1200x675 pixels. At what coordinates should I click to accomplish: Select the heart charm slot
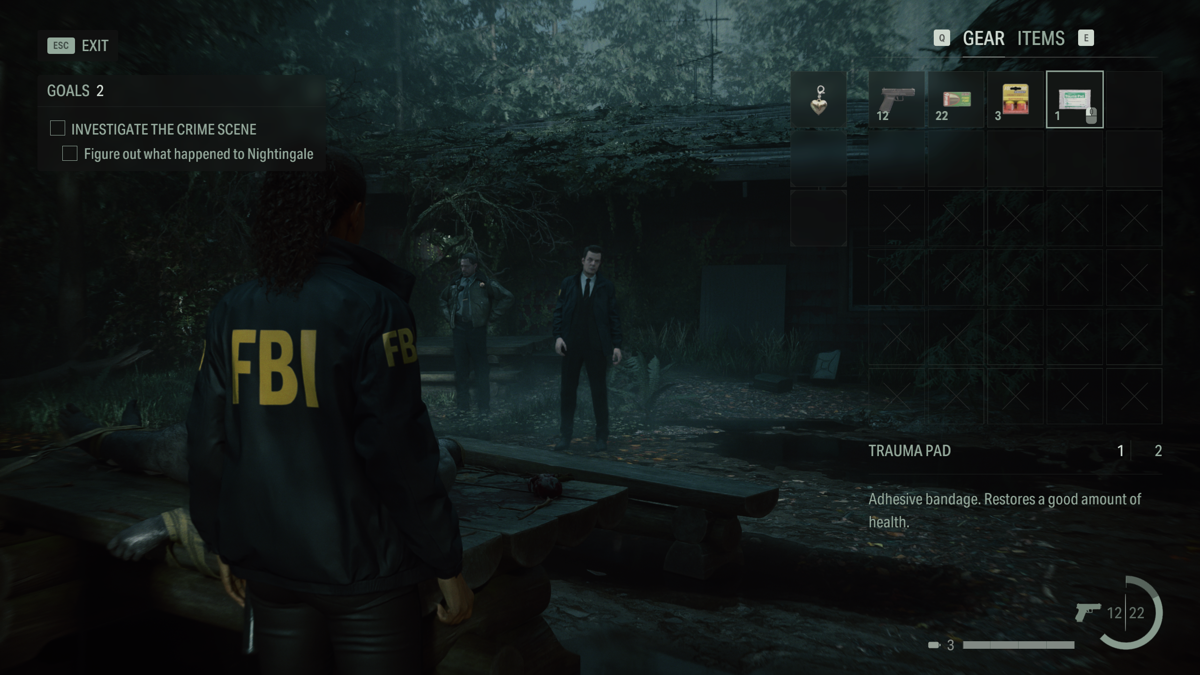(819, 100)
